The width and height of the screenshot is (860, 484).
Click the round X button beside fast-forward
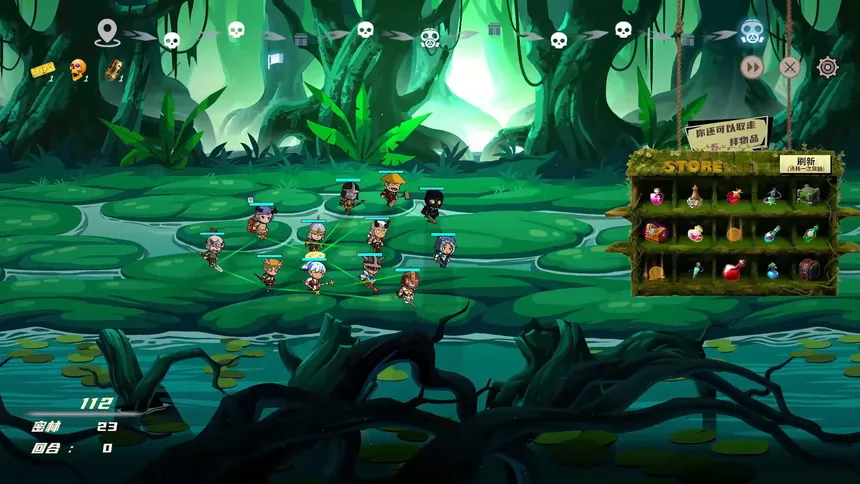click(790, 67)
